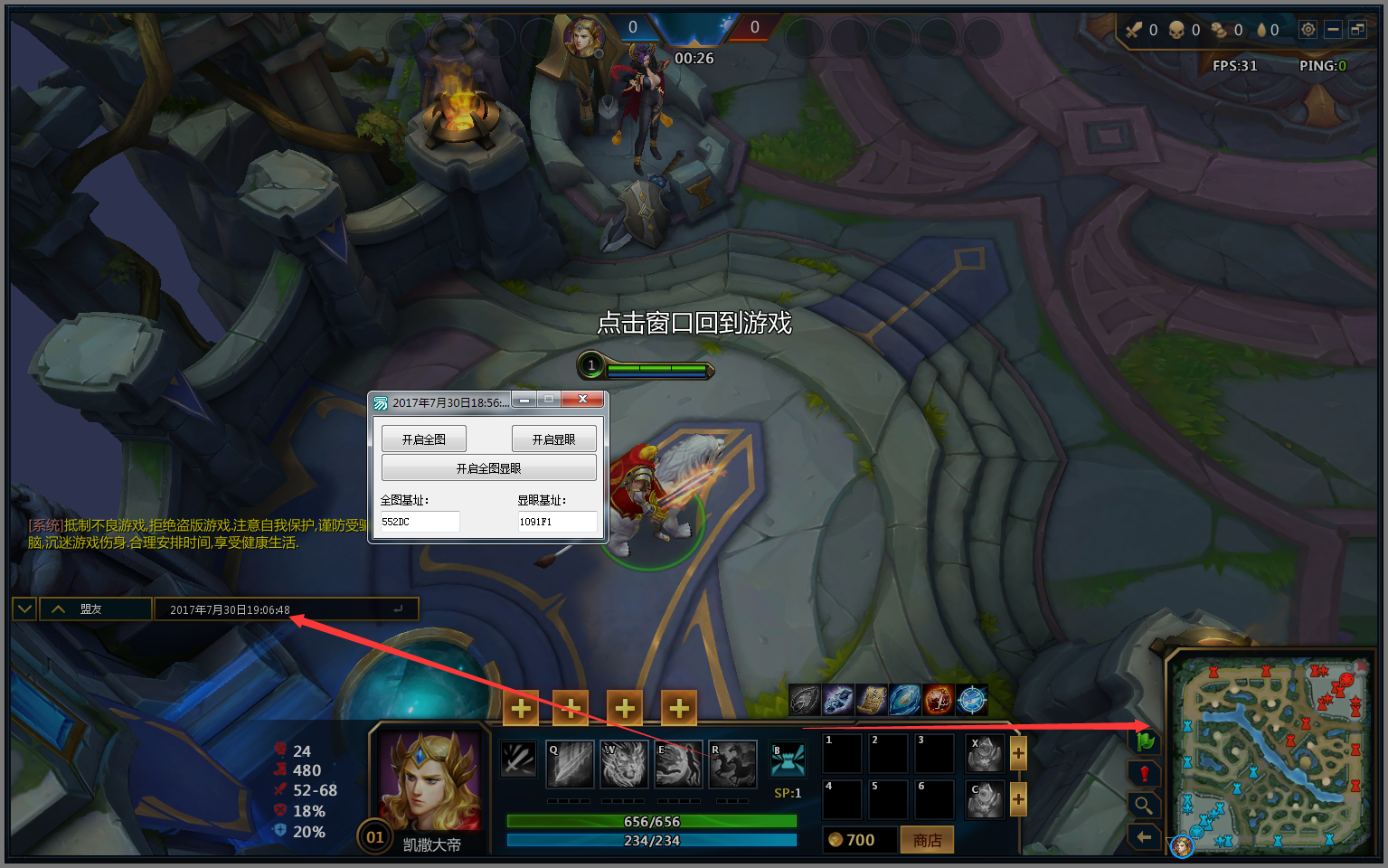Select the green flag signal button

click(x=1145, y=741)
